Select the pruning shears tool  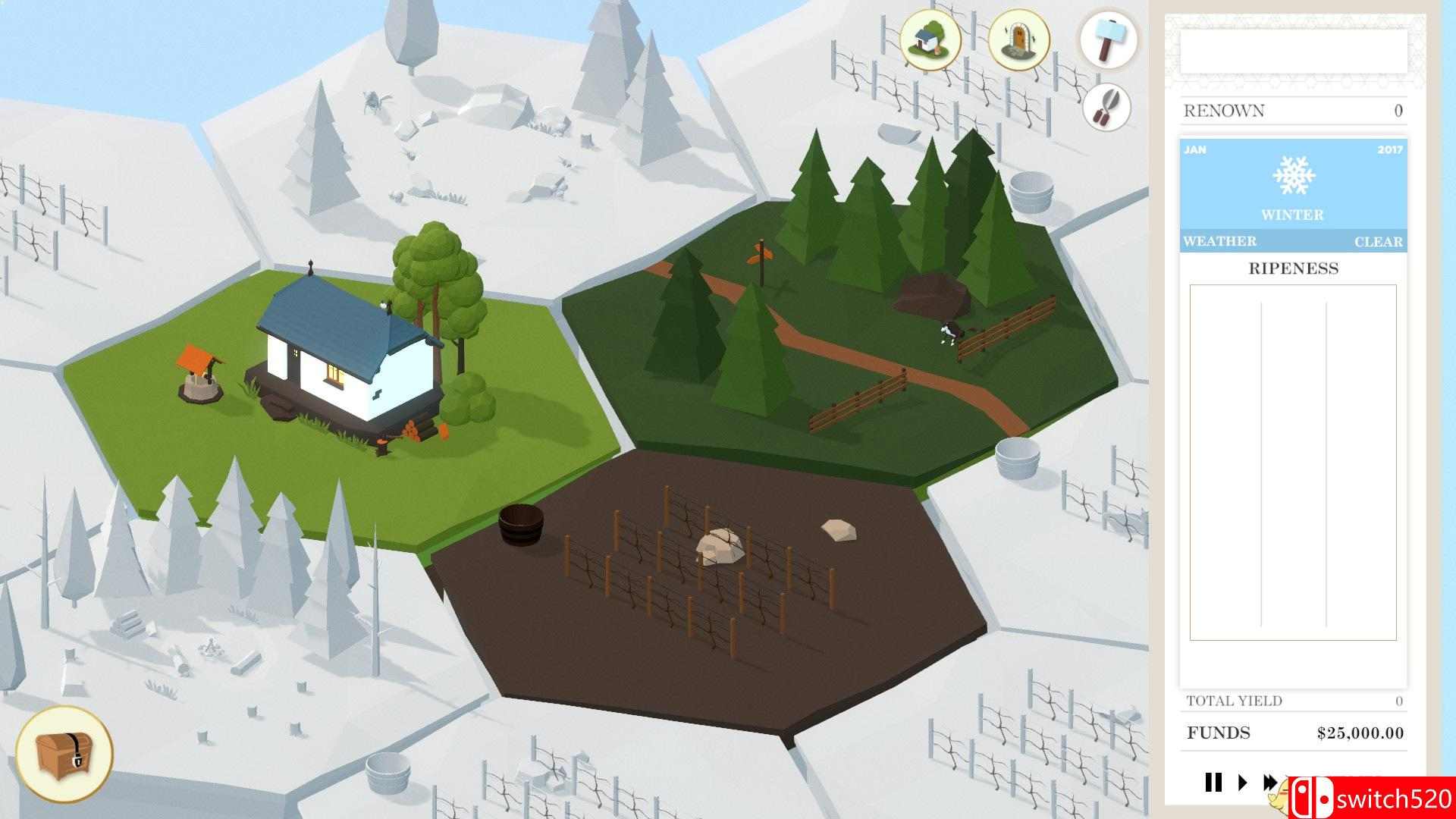coord(1107,107)
